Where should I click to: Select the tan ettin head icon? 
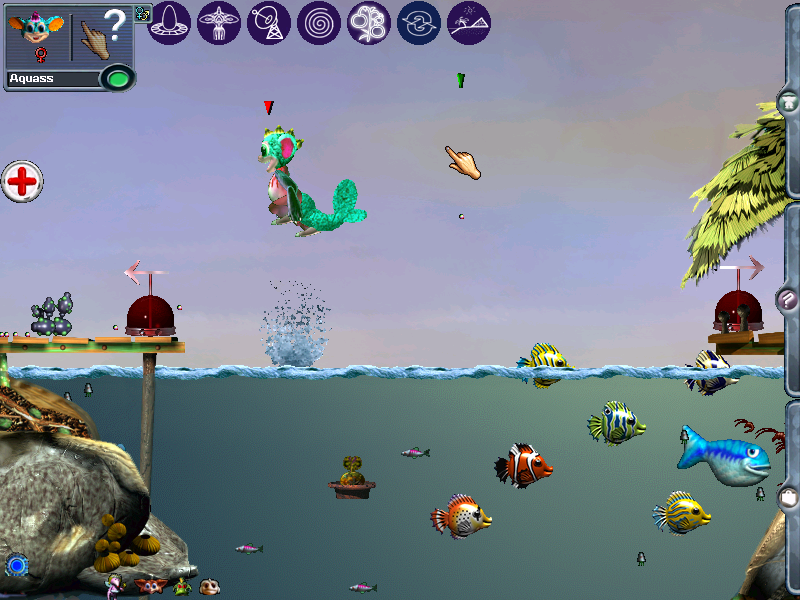coord(209,586)
